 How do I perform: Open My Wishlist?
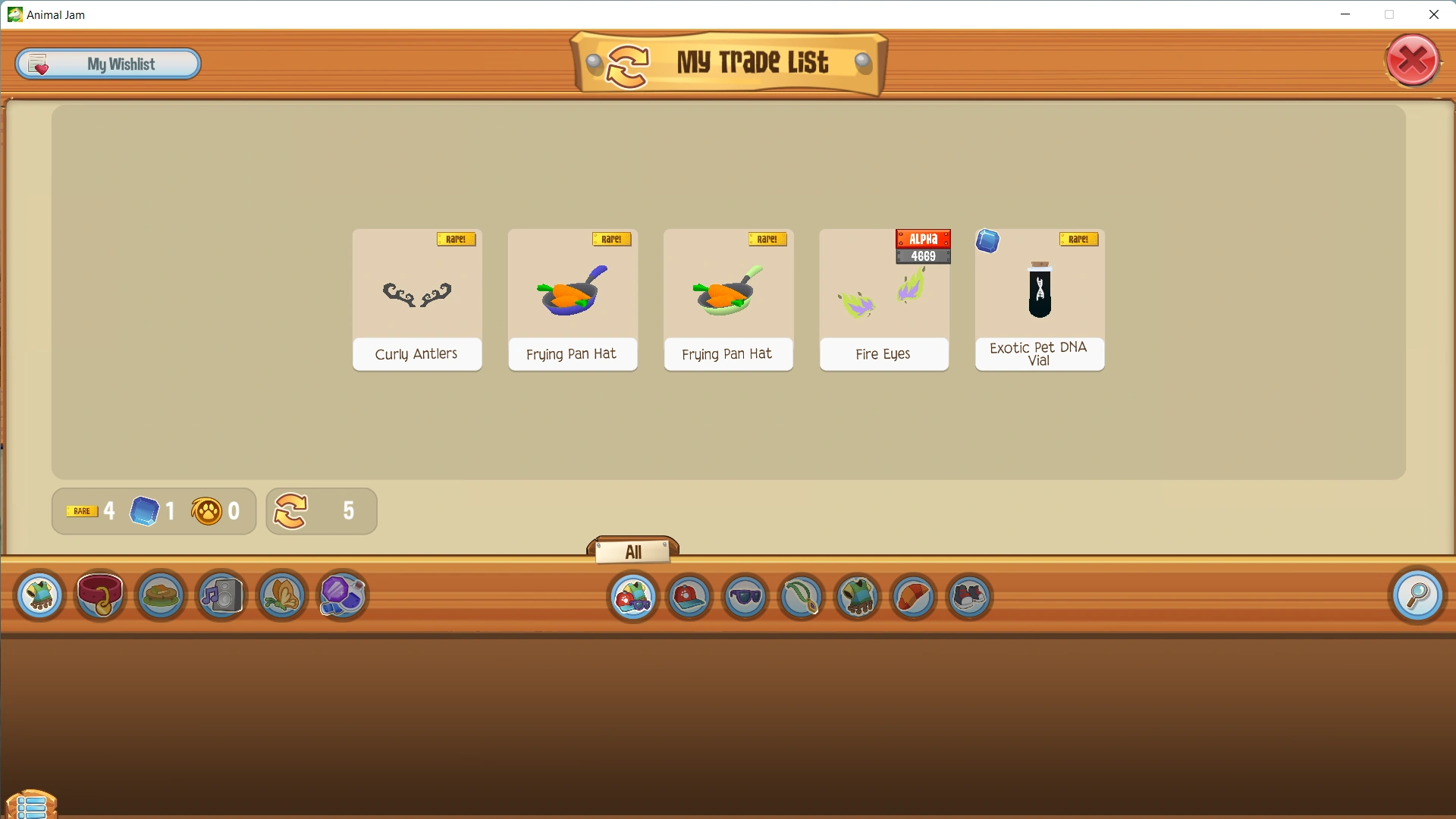point(108,64)
